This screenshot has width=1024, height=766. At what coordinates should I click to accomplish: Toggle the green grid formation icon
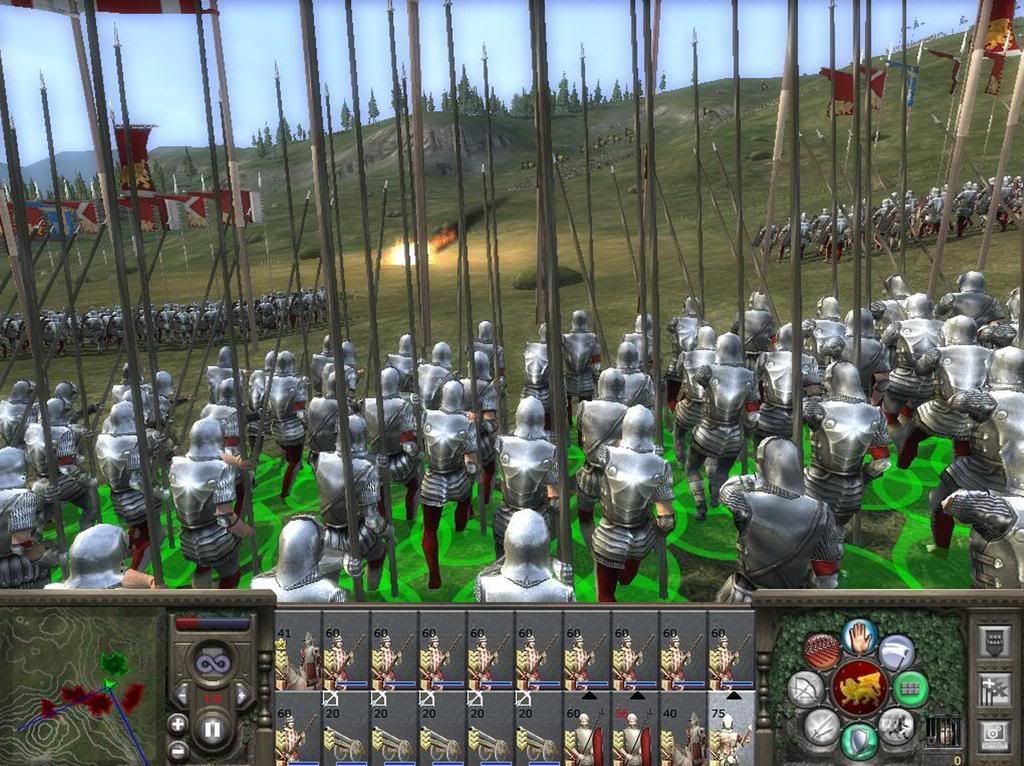coord(911,689)
